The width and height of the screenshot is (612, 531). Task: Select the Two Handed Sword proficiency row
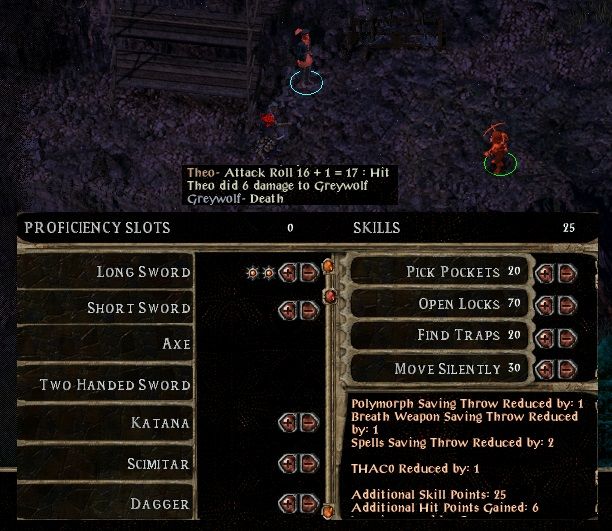coord(107,385)
